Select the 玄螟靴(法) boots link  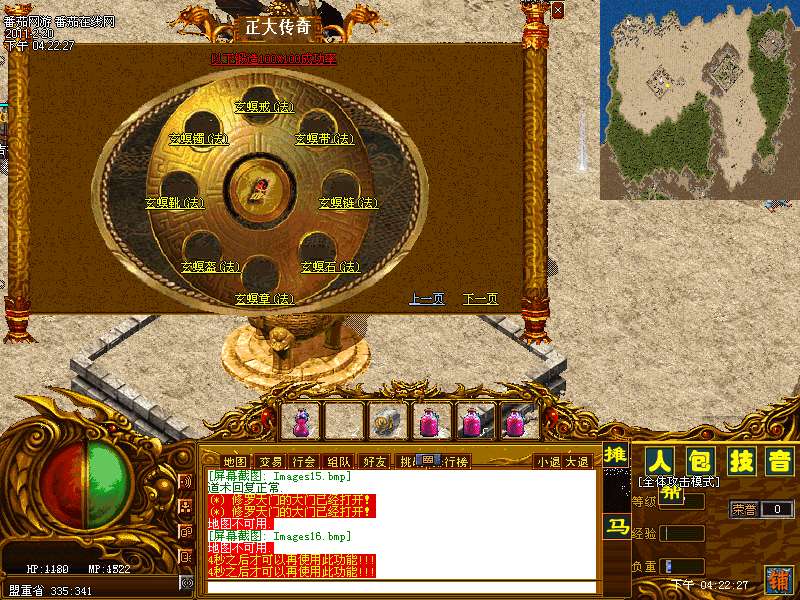click(174, 203)
